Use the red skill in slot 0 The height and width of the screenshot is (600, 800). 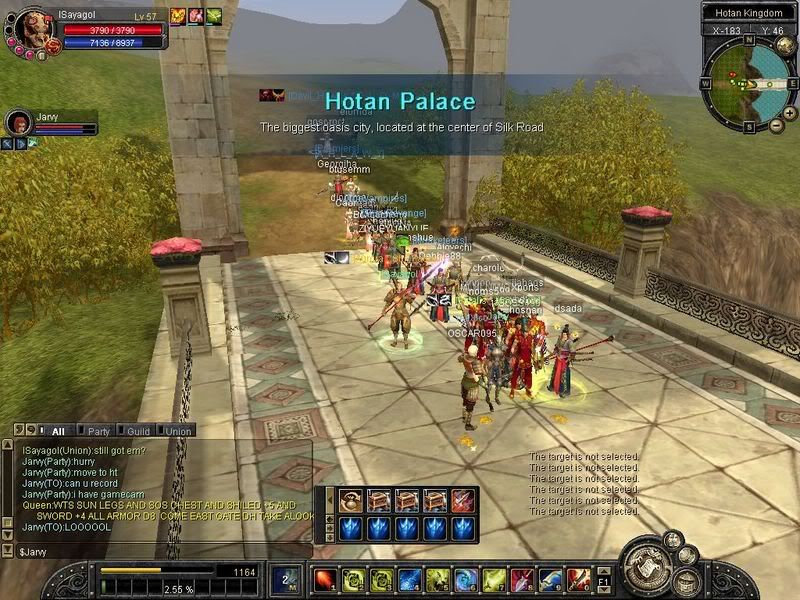578,580
